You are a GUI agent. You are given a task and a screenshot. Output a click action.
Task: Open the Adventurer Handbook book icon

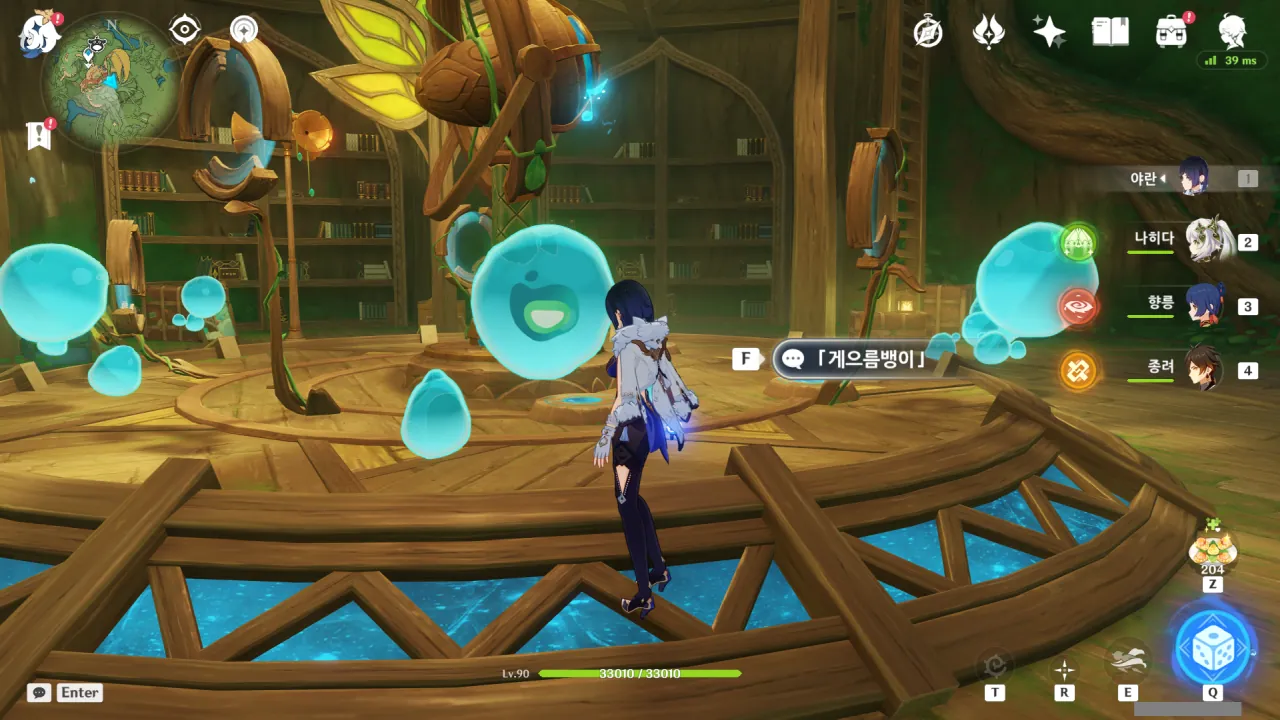coord(1110,32)
